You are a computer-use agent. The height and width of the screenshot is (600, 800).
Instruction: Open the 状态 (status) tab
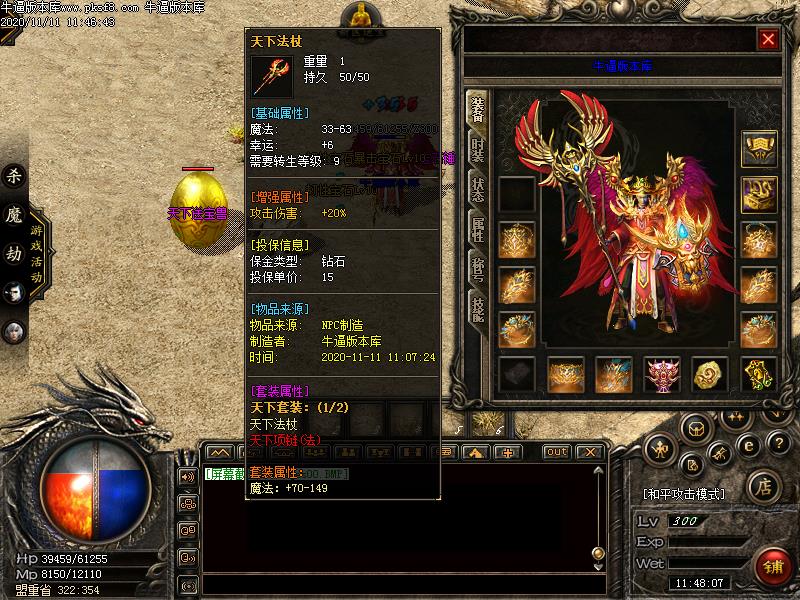(x=478, y=190)
